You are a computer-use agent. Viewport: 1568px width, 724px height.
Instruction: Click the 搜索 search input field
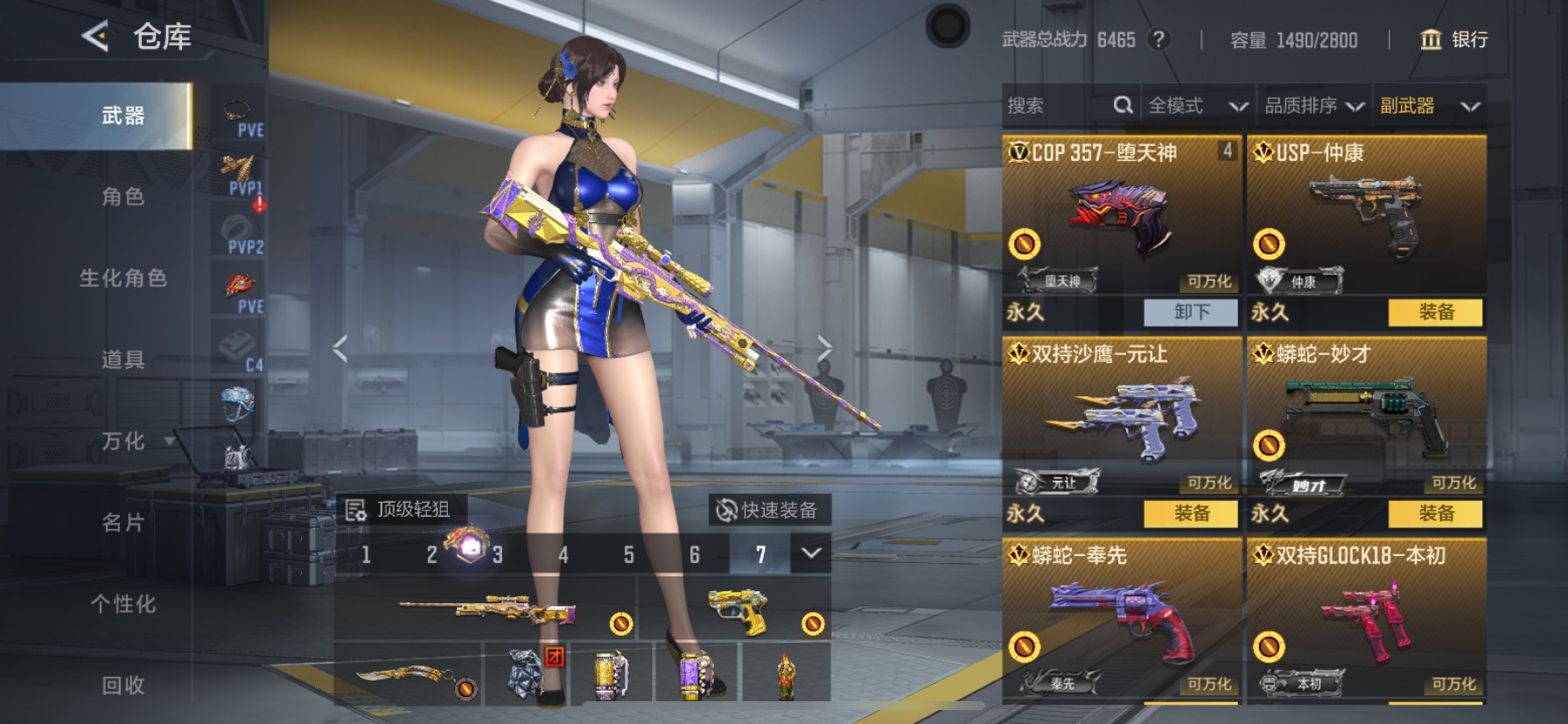coord(1050,105)
